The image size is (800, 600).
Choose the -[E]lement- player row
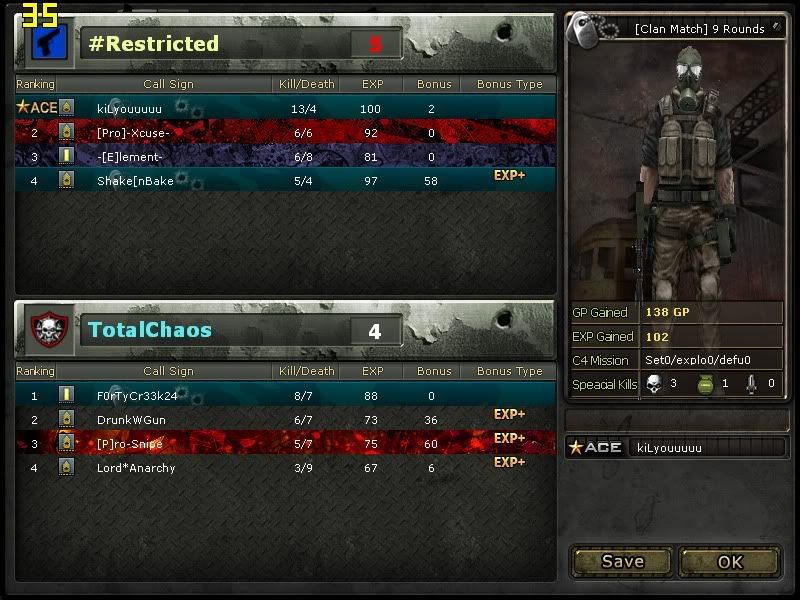(x=285, y=156)
